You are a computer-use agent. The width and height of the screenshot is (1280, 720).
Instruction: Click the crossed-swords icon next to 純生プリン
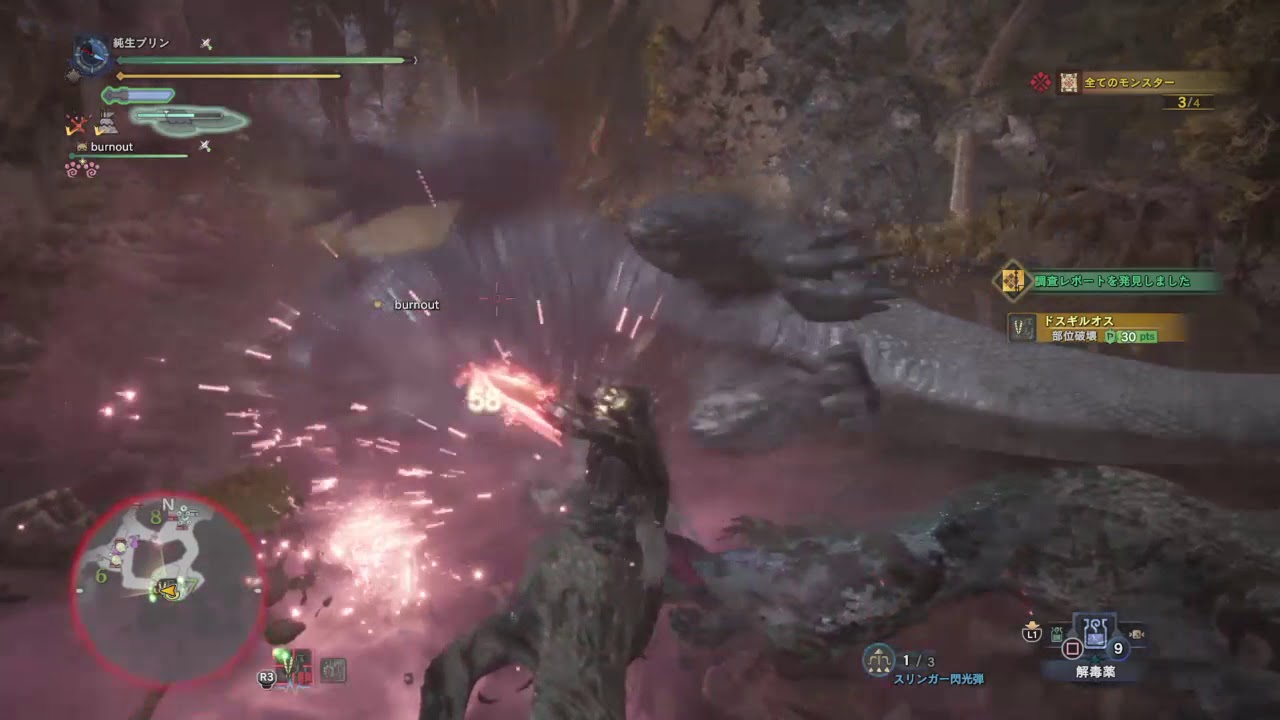[x=205, y=42]
